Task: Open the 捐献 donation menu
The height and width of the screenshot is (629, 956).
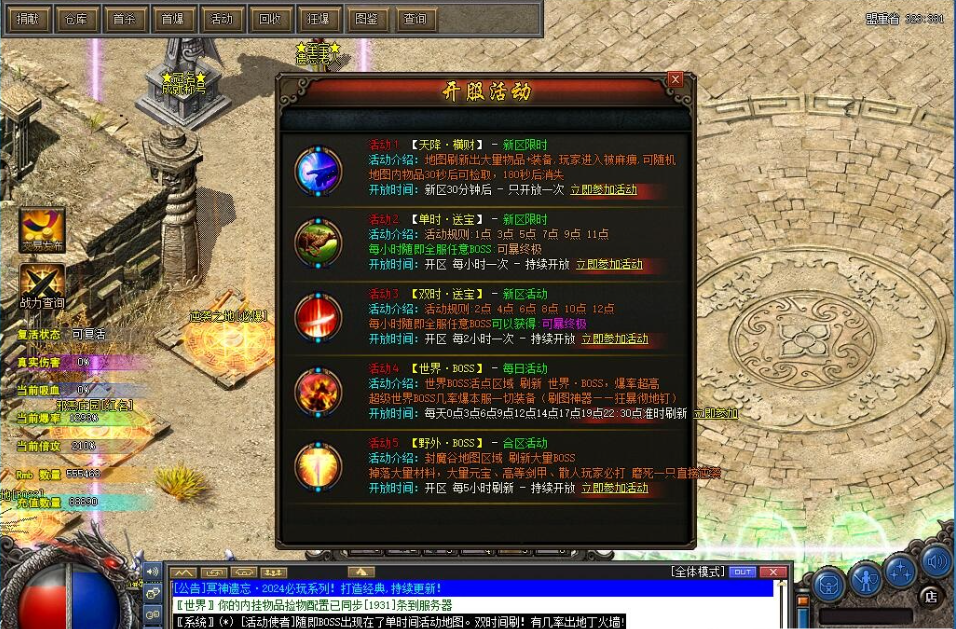Action: click(28, 19)
